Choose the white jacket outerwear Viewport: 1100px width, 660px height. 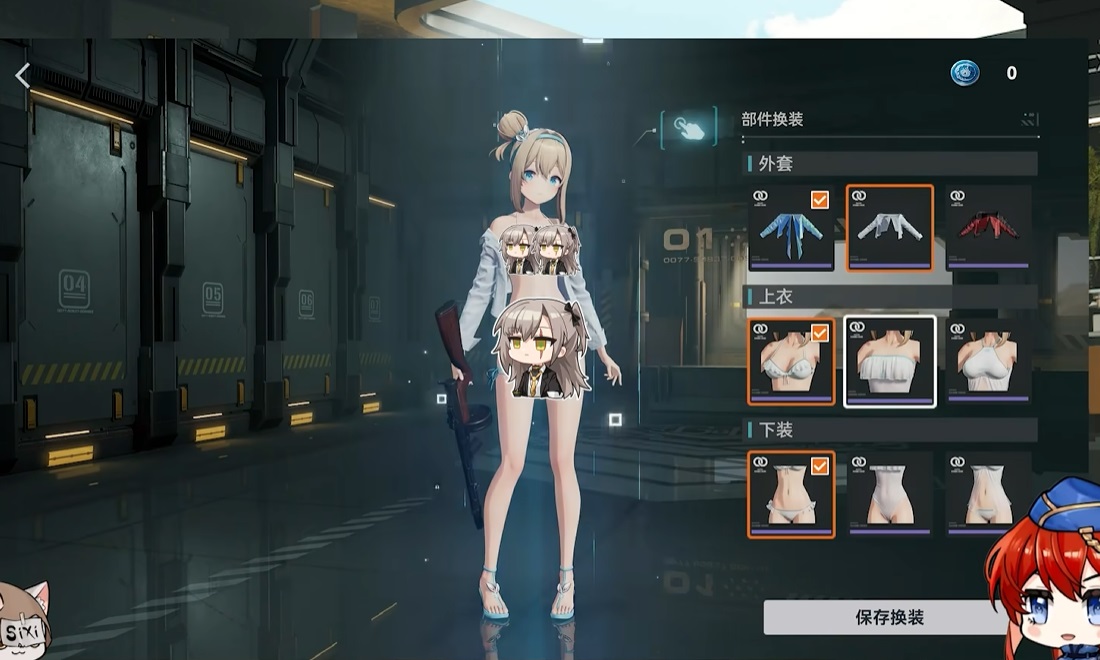tap(889, 228)
